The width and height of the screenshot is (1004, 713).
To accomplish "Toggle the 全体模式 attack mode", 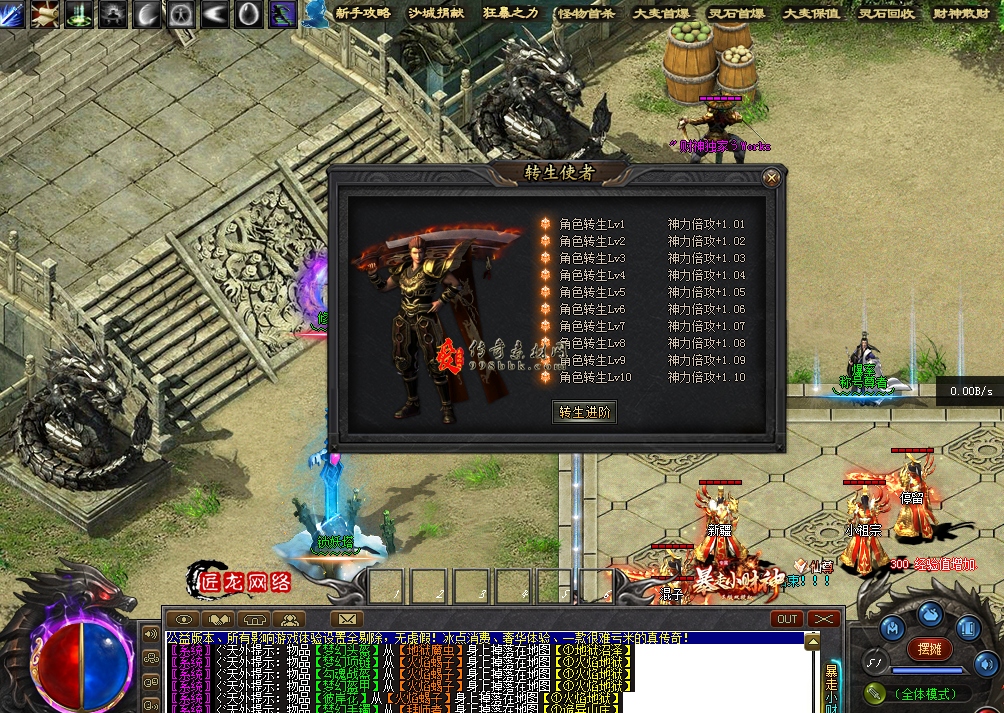I will (x=920, y=693).
